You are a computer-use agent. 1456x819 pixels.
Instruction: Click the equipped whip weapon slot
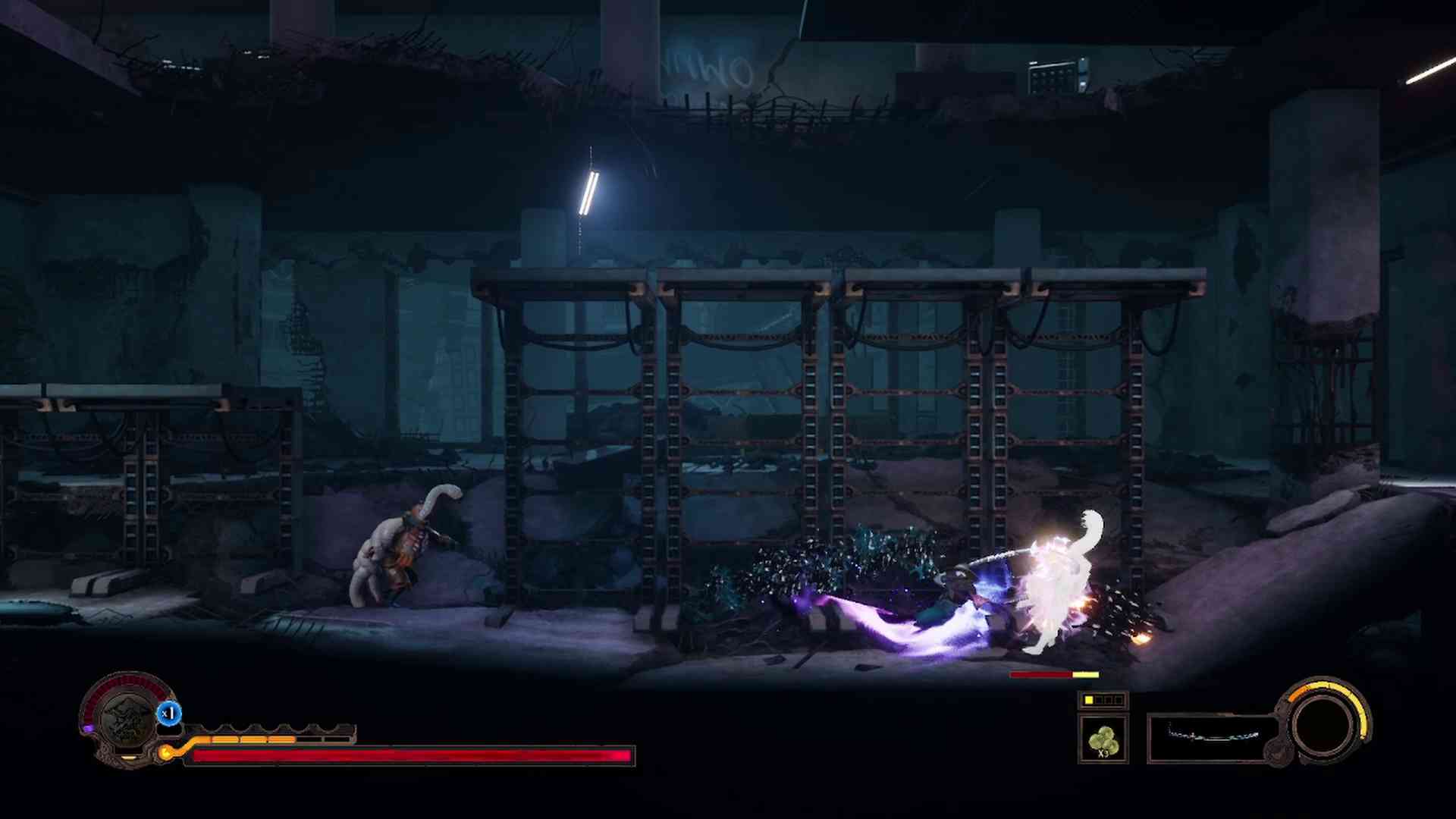coord(1212,737)
